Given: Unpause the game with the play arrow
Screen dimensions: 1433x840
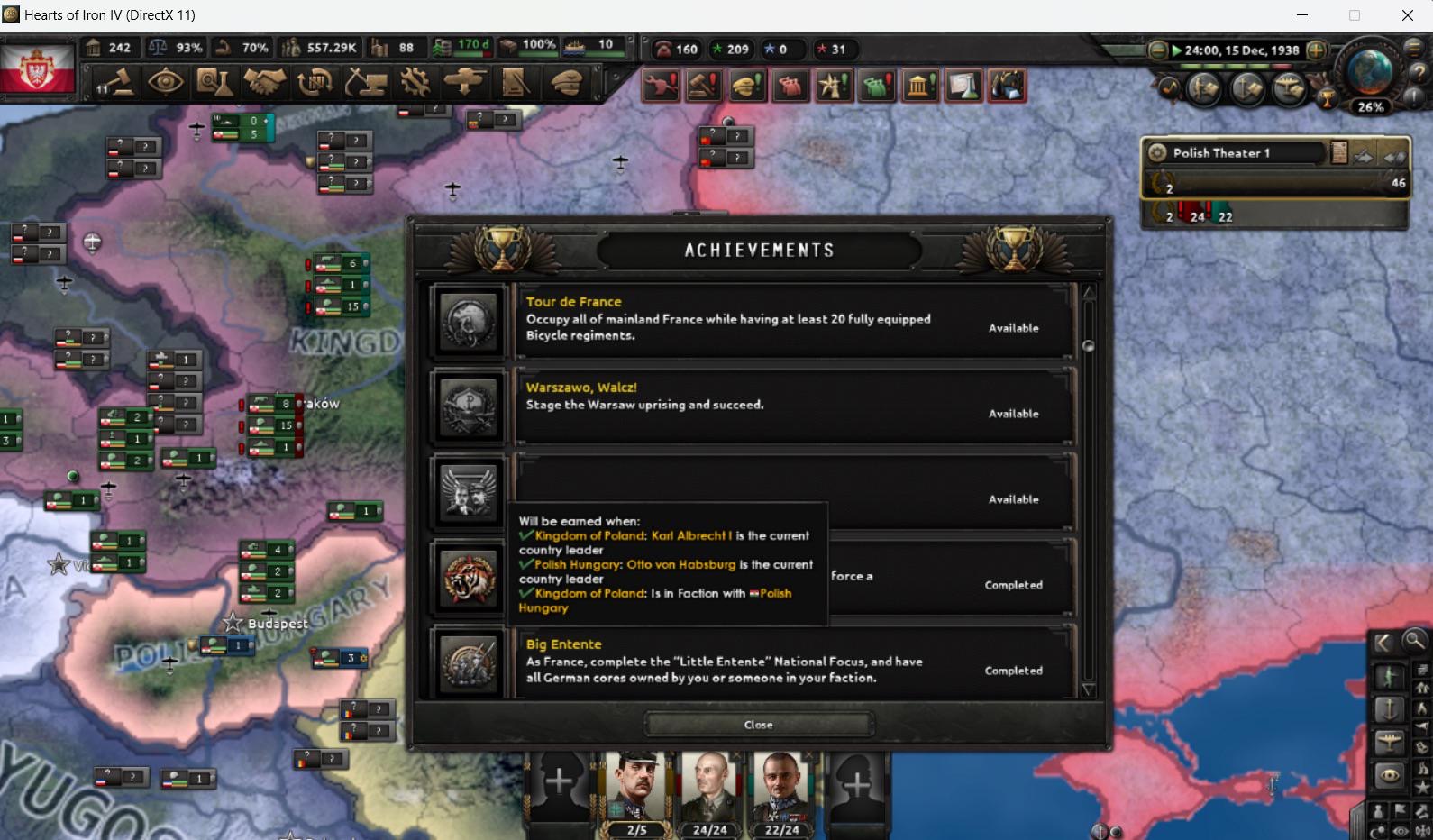Looking at the screenshot, I should (x=1175, y=51).
